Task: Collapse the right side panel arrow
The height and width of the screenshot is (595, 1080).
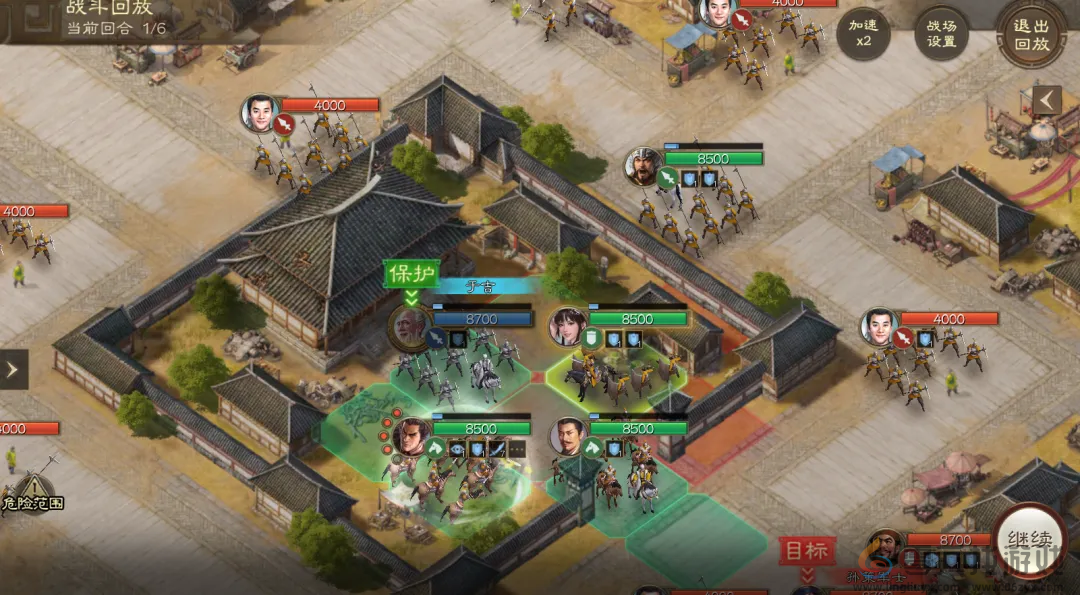Action: pyautogui.click(x=1047, y=100)
